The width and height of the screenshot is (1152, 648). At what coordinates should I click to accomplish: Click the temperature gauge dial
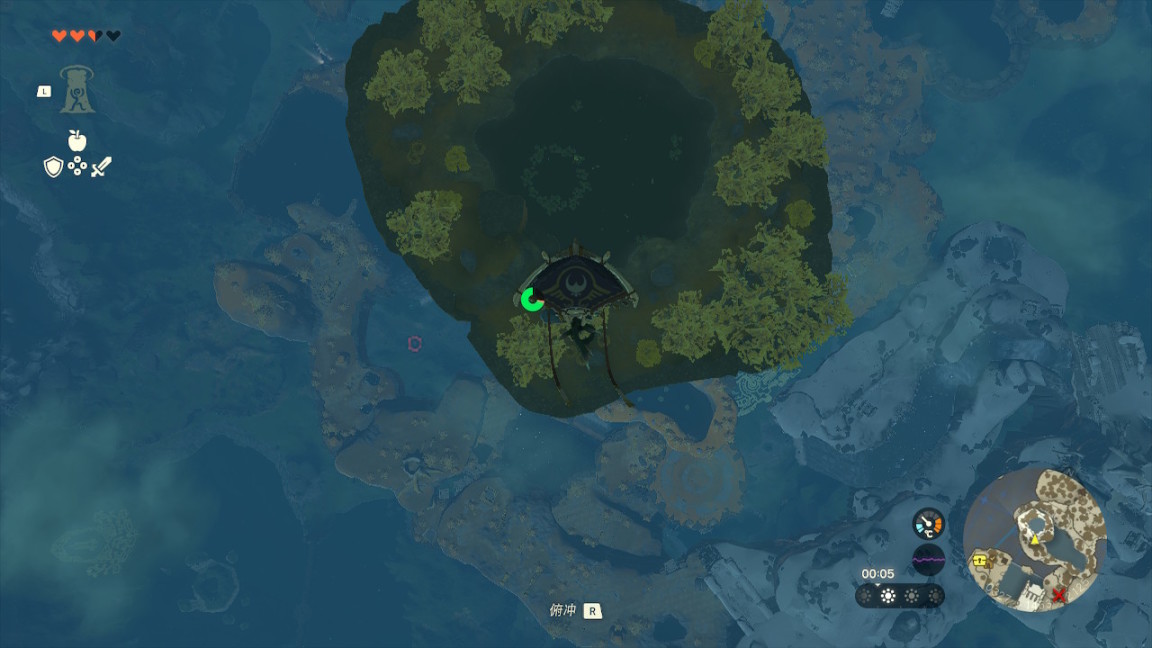click(x=928, y=523)
